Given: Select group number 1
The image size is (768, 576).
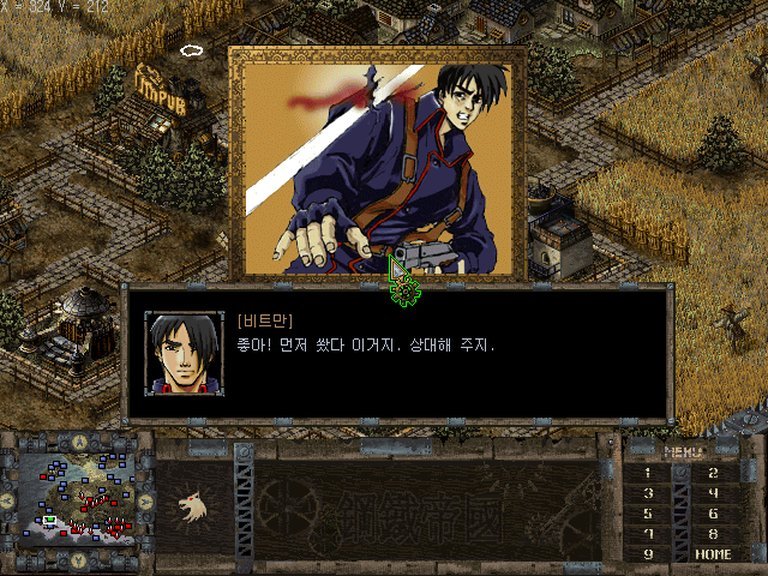Looking at the screenshot, I should [x=648, y=473].
